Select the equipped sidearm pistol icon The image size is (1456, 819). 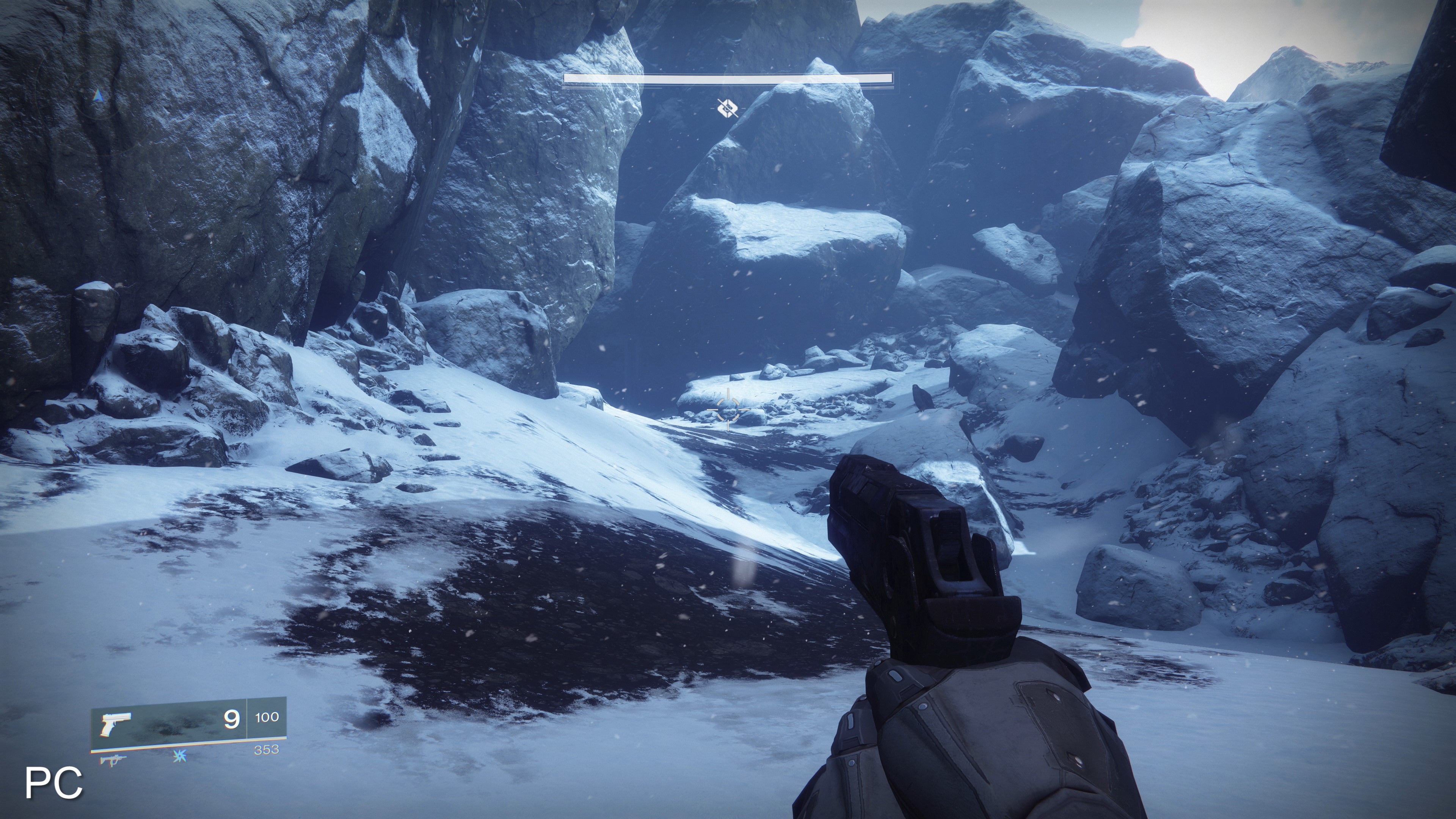(115, 725)
